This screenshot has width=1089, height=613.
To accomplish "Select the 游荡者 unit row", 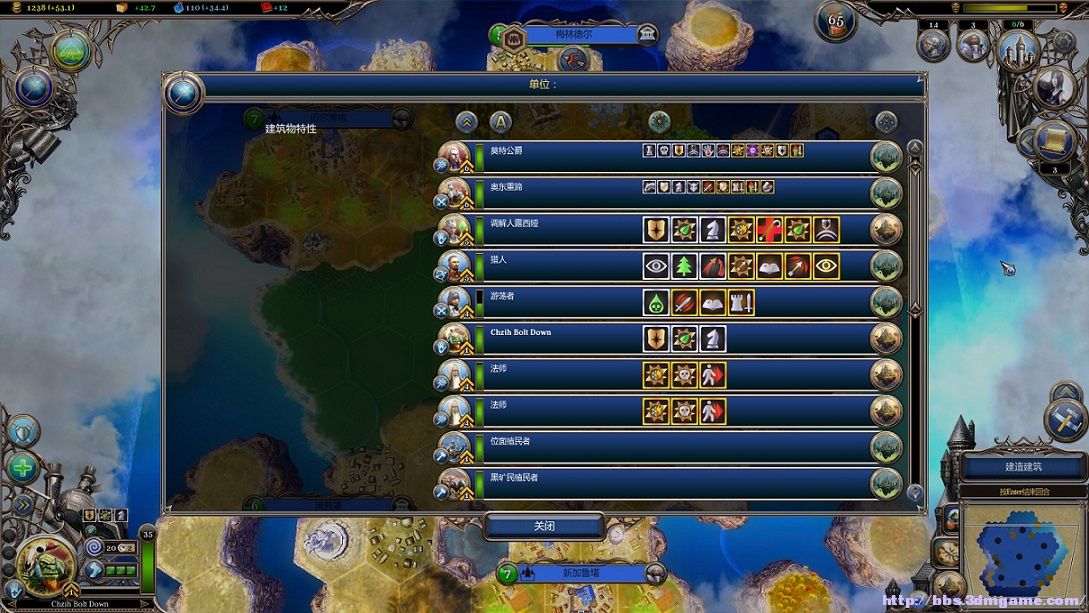I will tap(560, 302).
